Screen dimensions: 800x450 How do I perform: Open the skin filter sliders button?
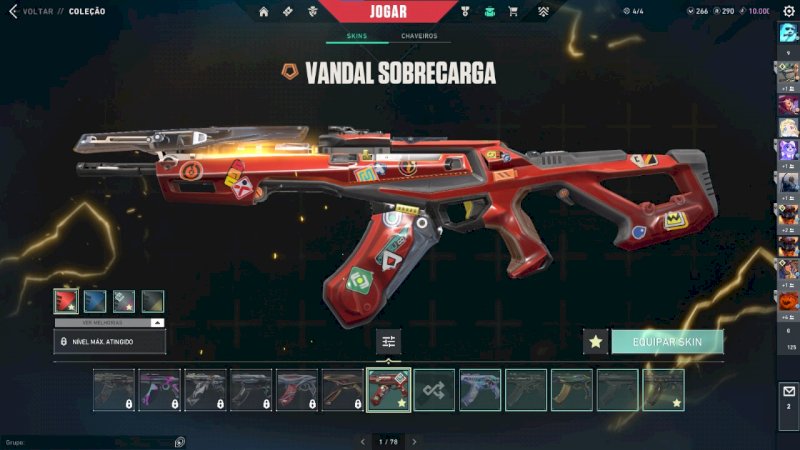(x=389, y=342)
